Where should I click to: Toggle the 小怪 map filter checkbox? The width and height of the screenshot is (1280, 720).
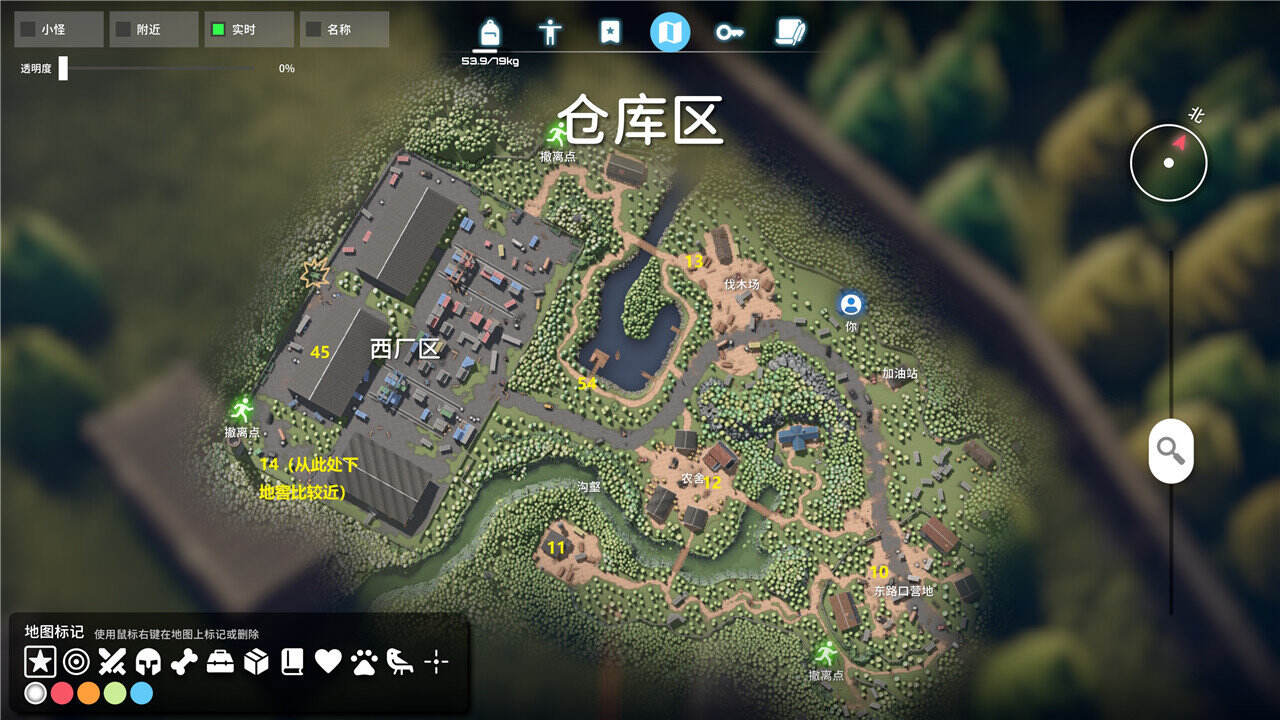(28, 30)
